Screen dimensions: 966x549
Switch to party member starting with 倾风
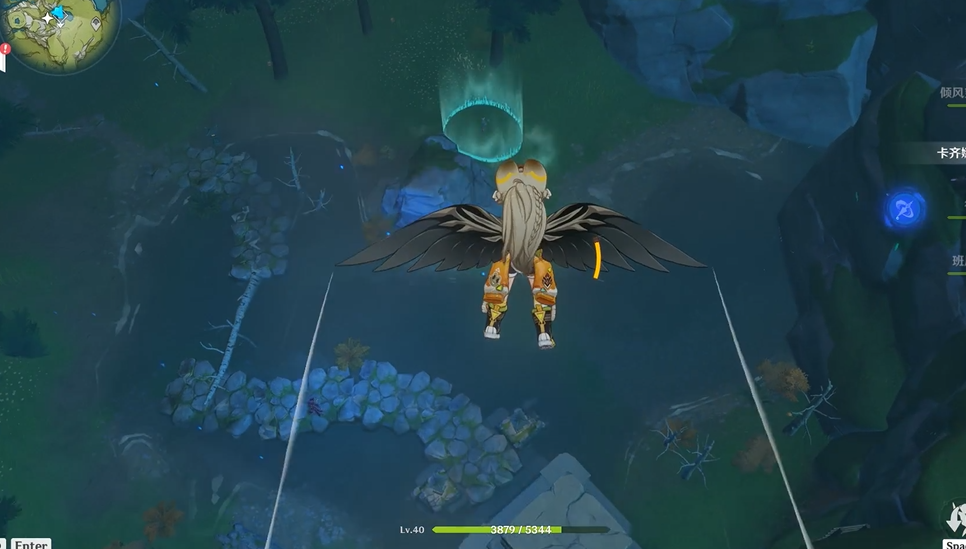coord(951,92)
